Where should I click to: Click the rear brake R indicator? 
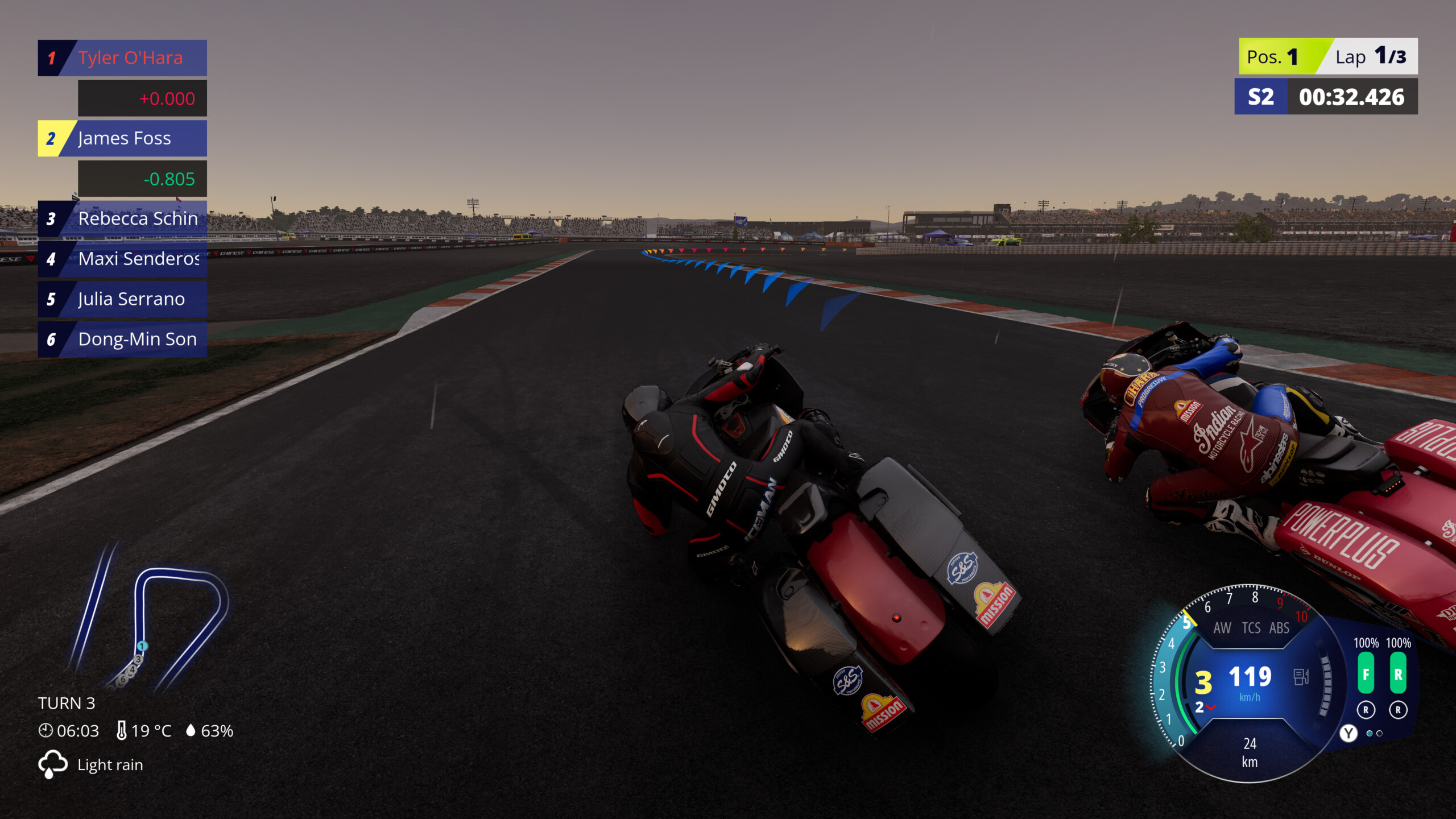[1399, 673]
